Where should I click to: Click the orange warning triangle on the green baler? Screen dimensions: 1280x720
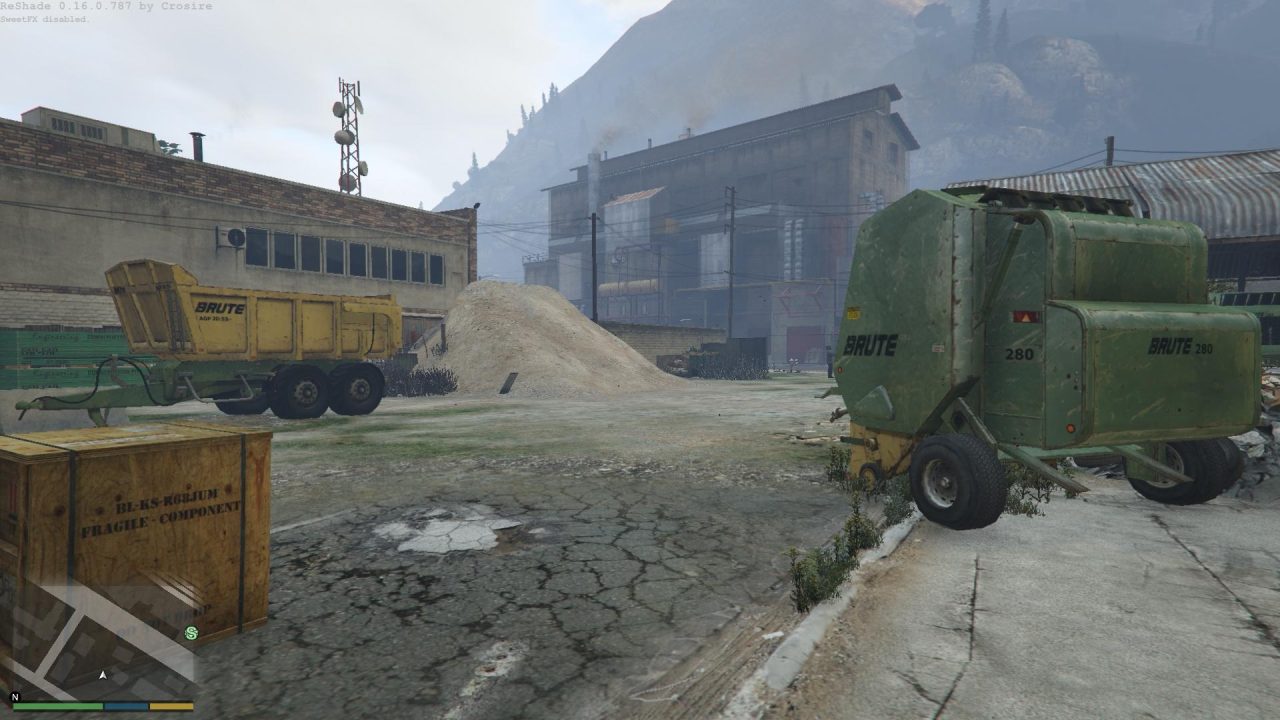(x=1025, y=317)
